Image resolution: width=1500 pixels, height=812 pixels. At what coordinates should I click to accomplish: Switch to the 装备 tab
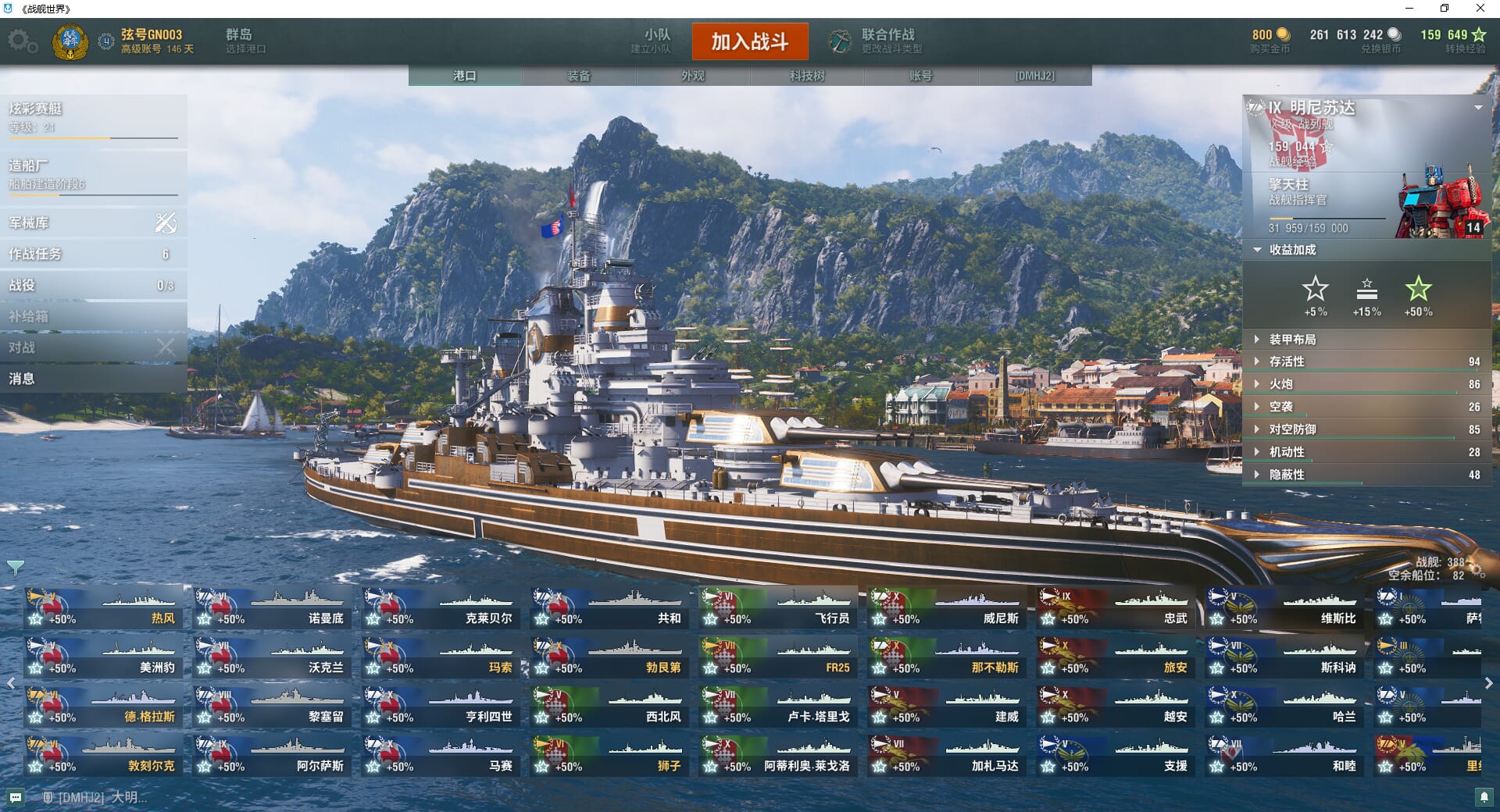point(579,76)
